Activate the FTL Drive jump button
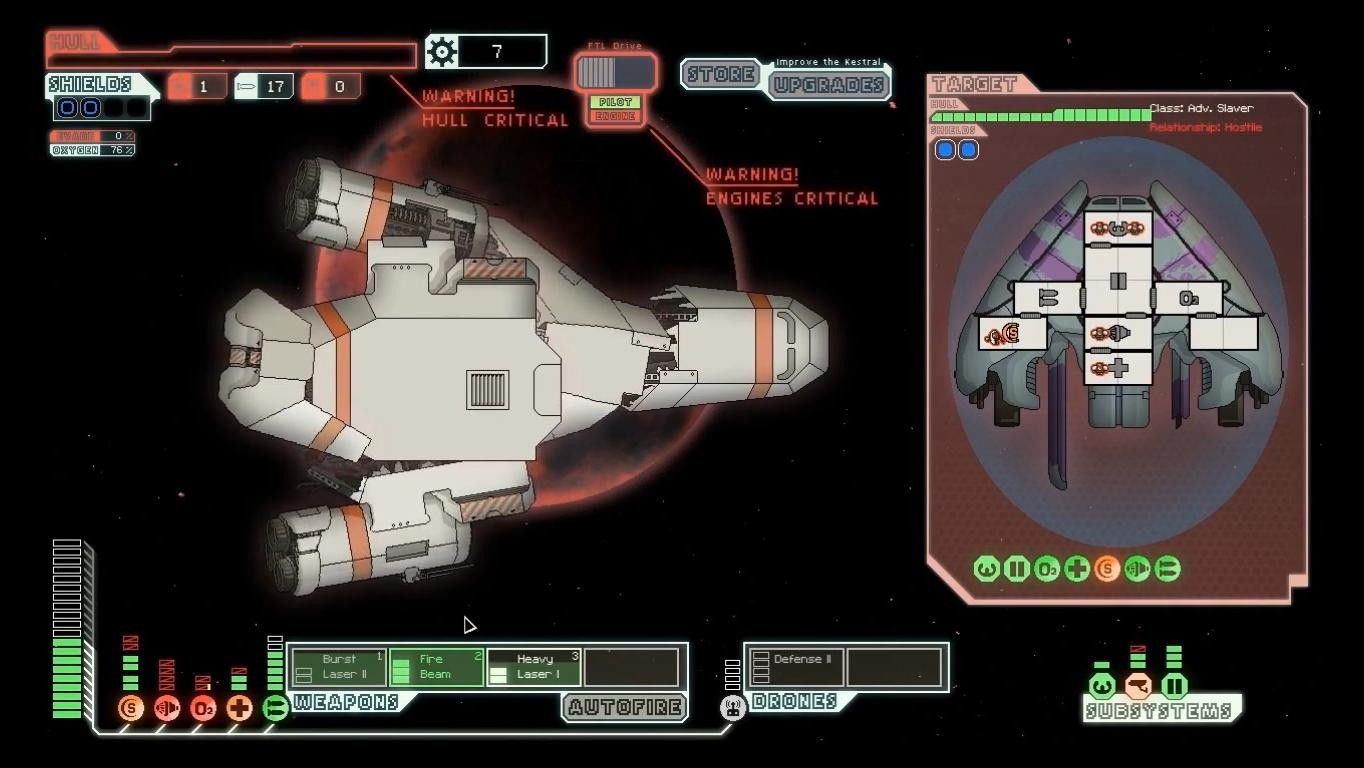The width and height of the screenshot is (1364, 768). pos(614,72)
